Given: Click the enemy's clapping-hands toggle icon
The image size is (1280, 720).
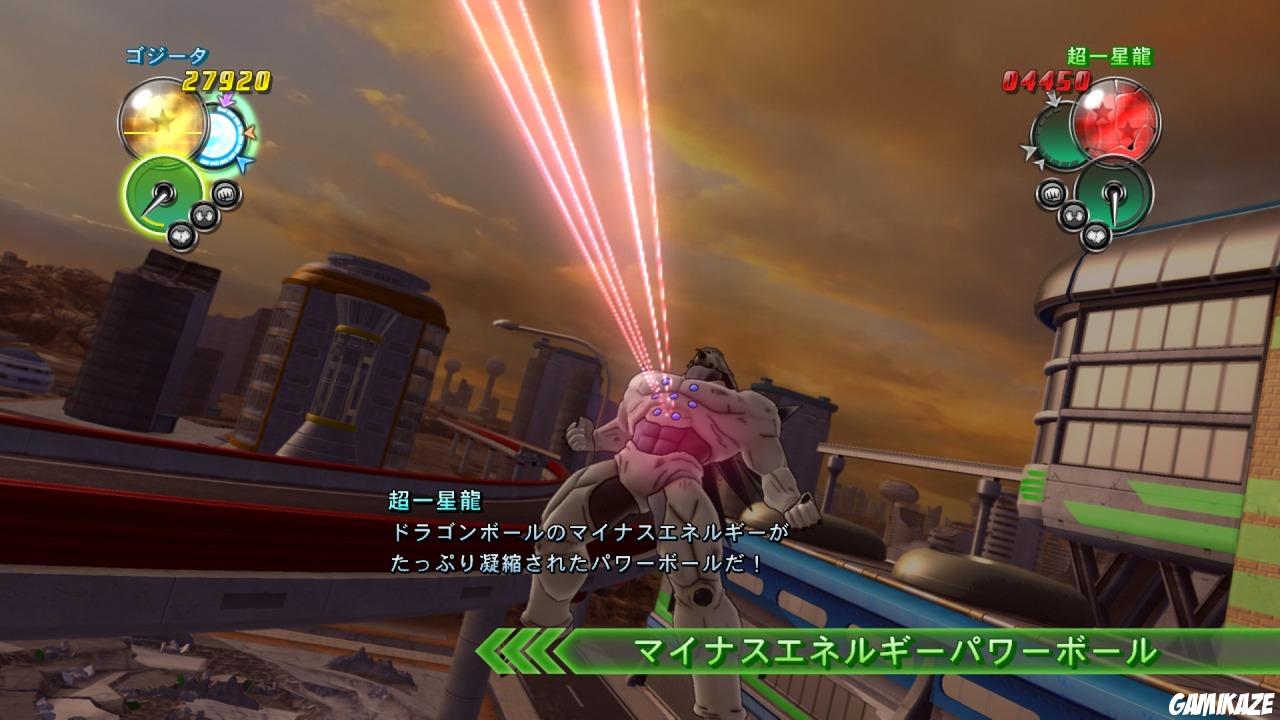Looking at the screenshot, I should pos(1096,234).
